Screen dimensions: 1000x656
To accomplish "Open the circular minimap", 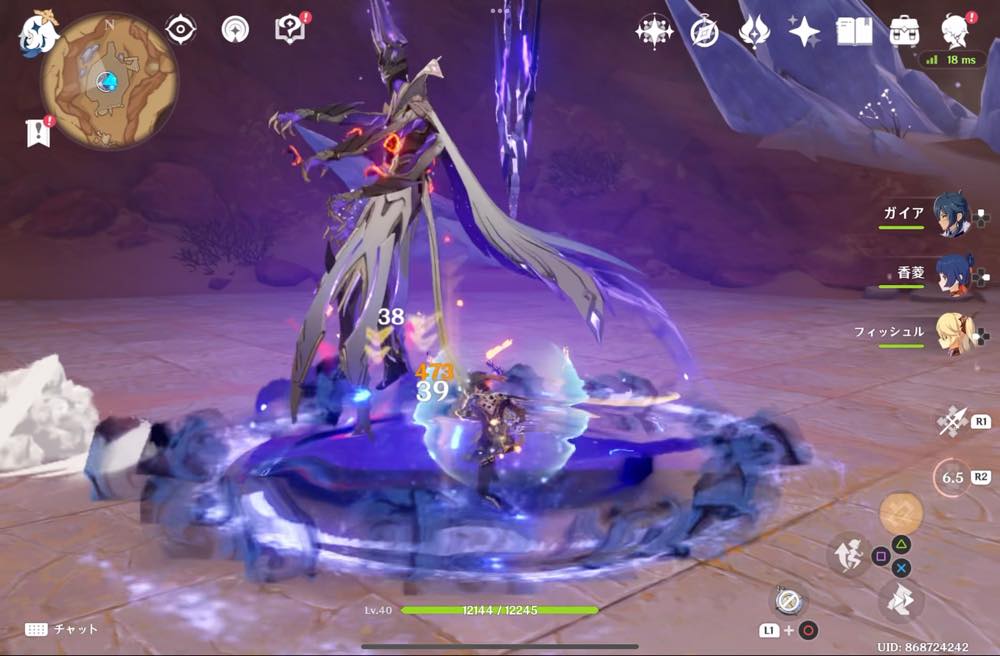I will pos(109,80).
